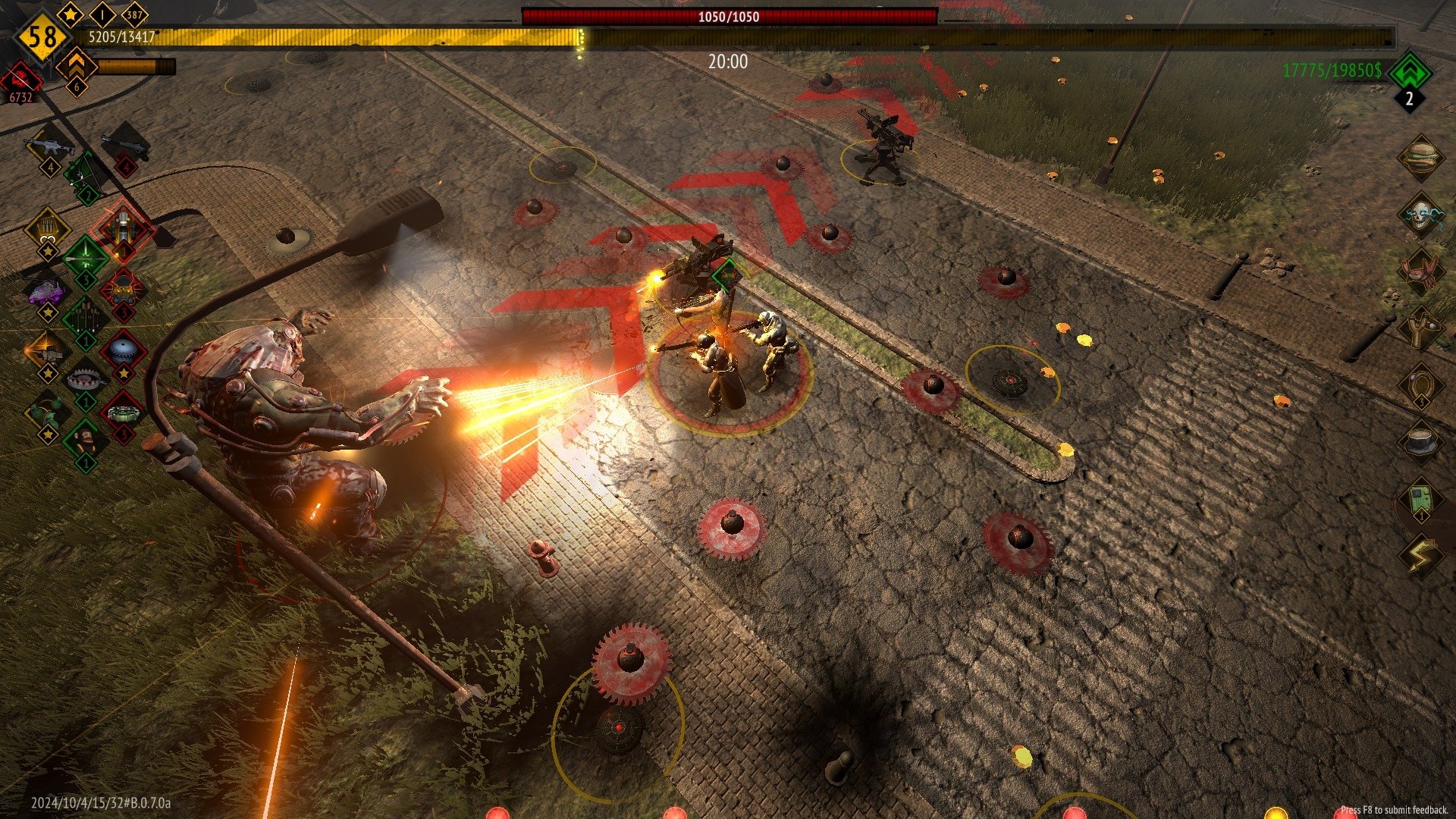1456x819 pixels.
Task: Click the red crab item icon
Action: 1420,271
